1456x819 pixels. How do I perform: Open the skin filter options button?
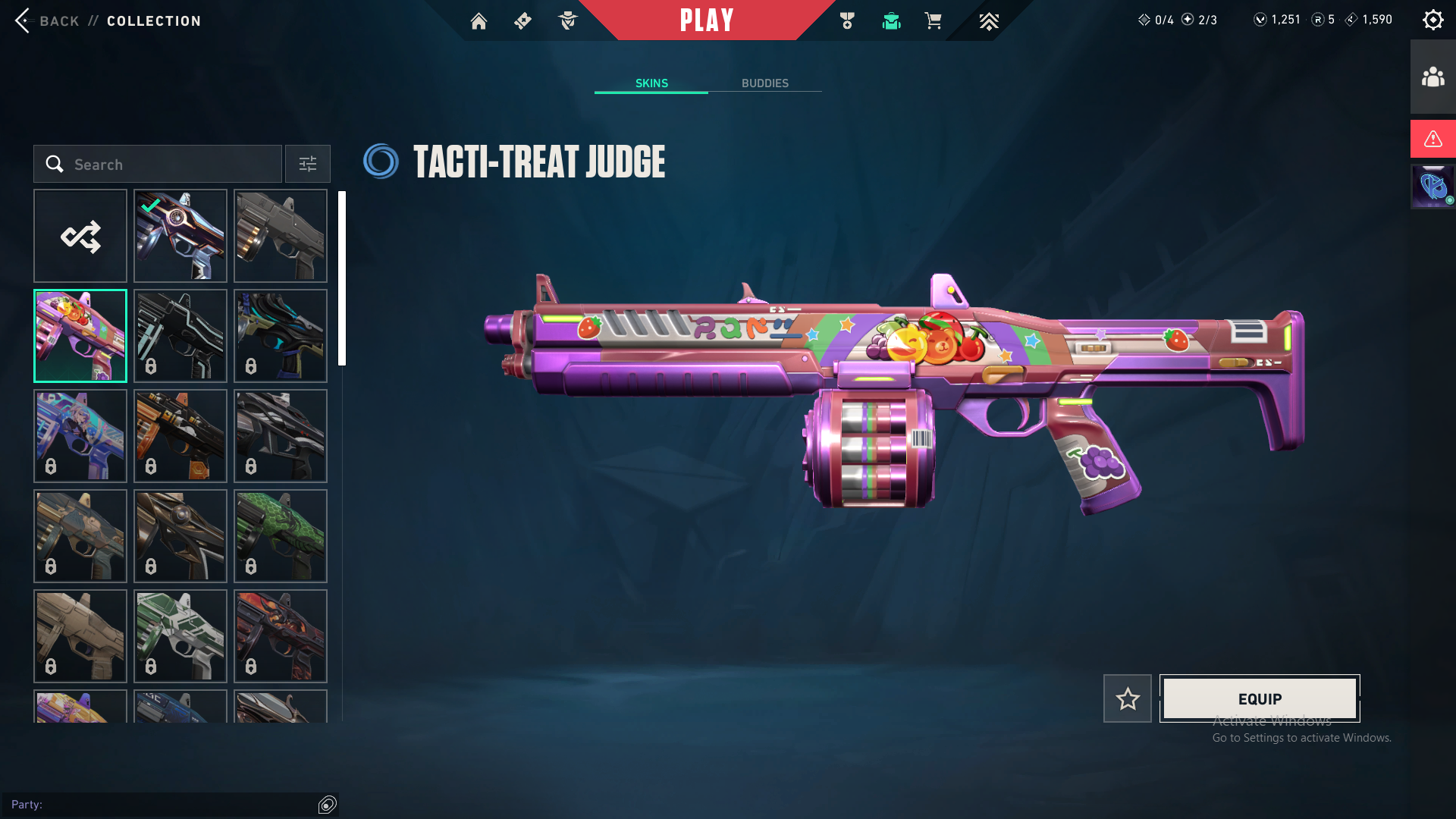coord(308,165)
